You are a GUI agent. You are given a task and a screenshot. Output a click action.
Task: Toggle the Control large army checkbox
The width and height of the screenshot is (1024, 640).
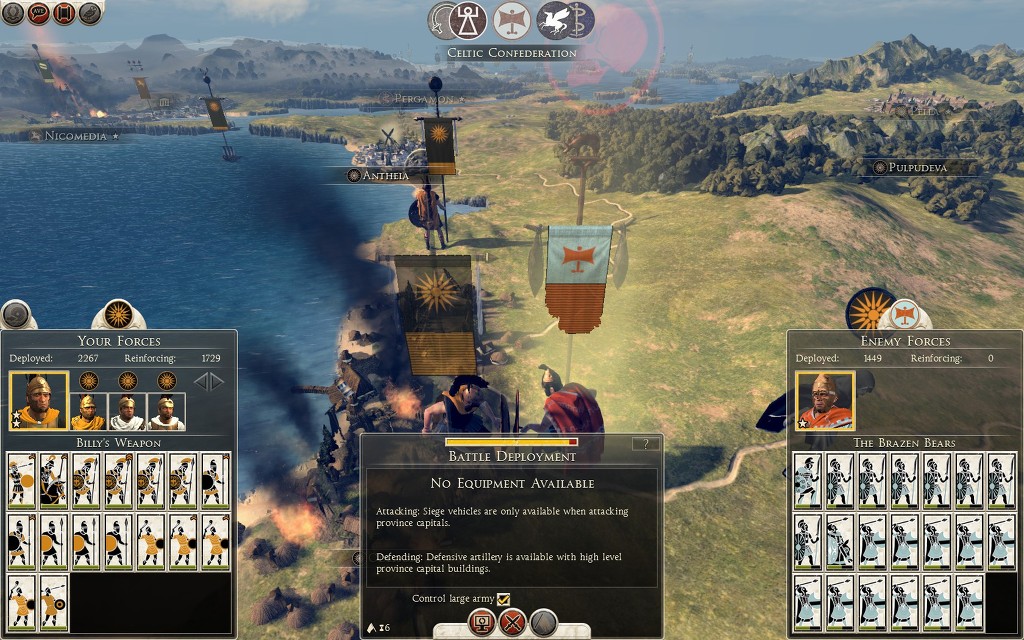[x=504, y=599]
